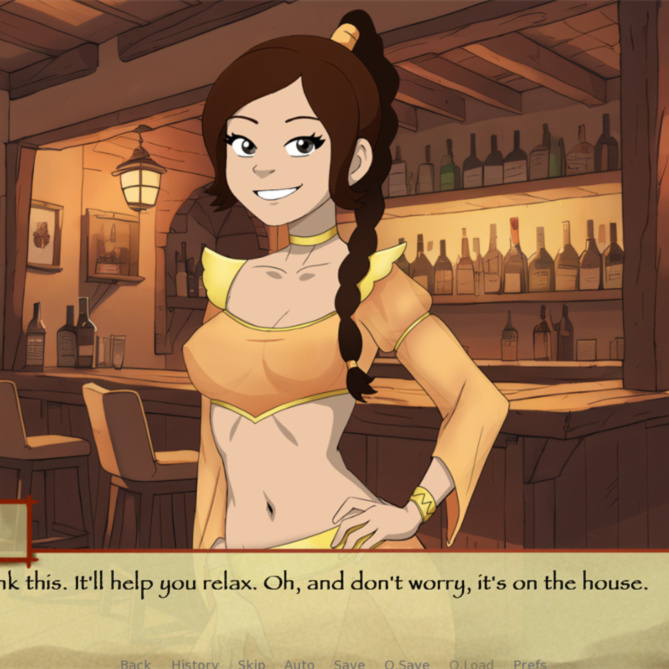Quick save with Q.Save

click(x=407, y=663)
